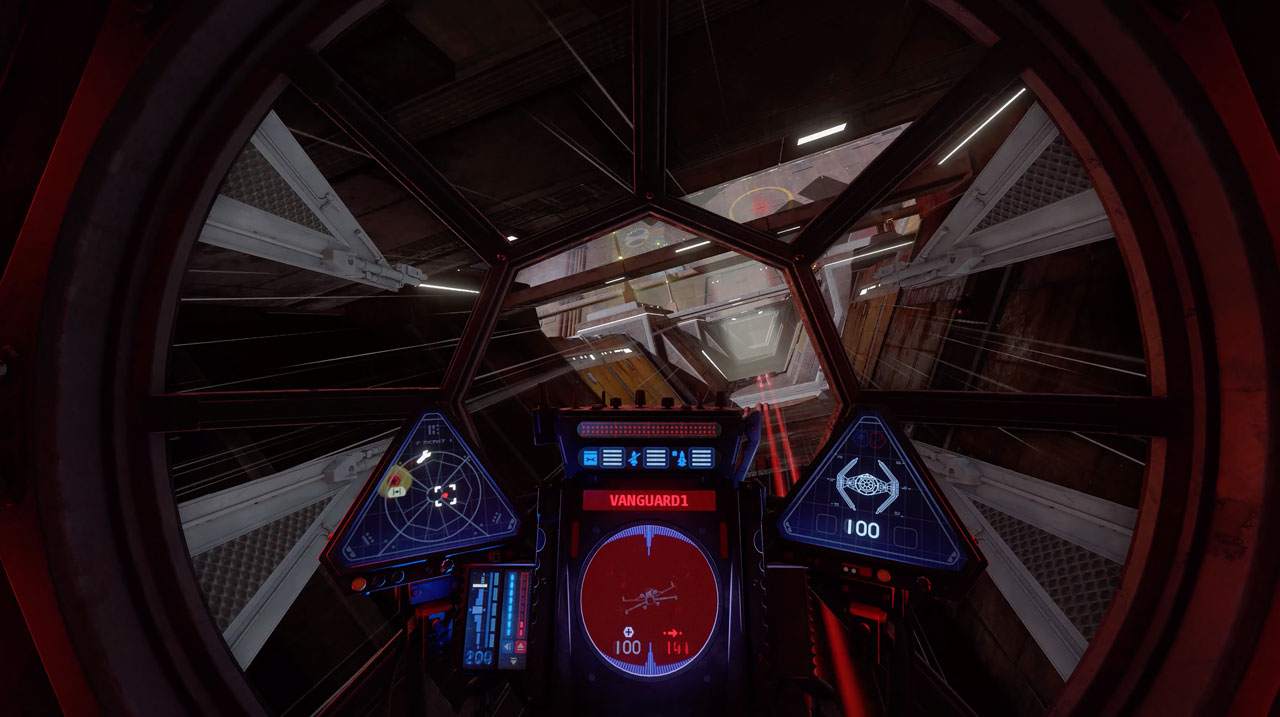Click the white target bracket on radar
Image resolution: width=1280 pixels, height=717 pixels.
click(445, 494)
